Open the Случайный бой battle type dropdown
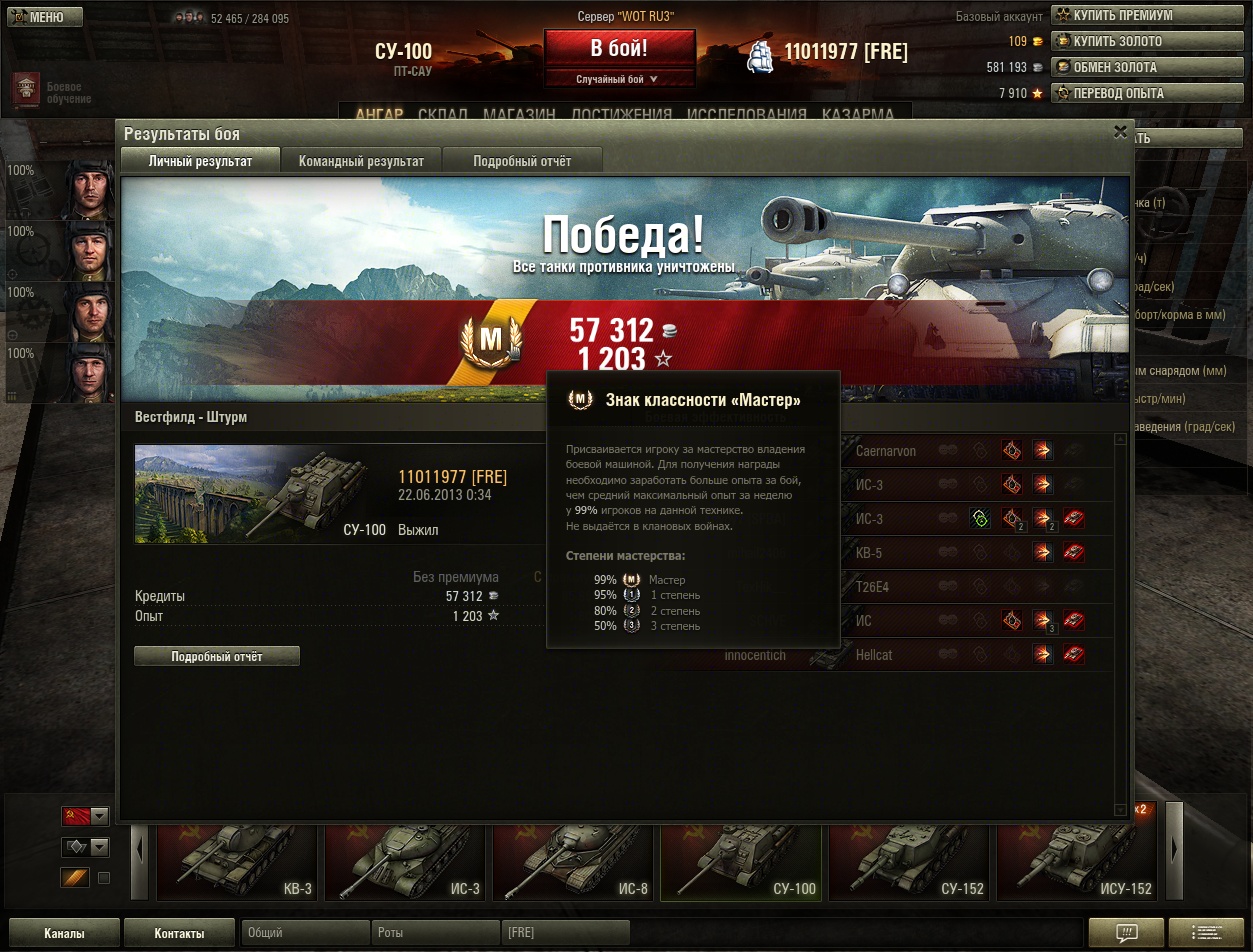1253x952 pixels. [619, 79]
